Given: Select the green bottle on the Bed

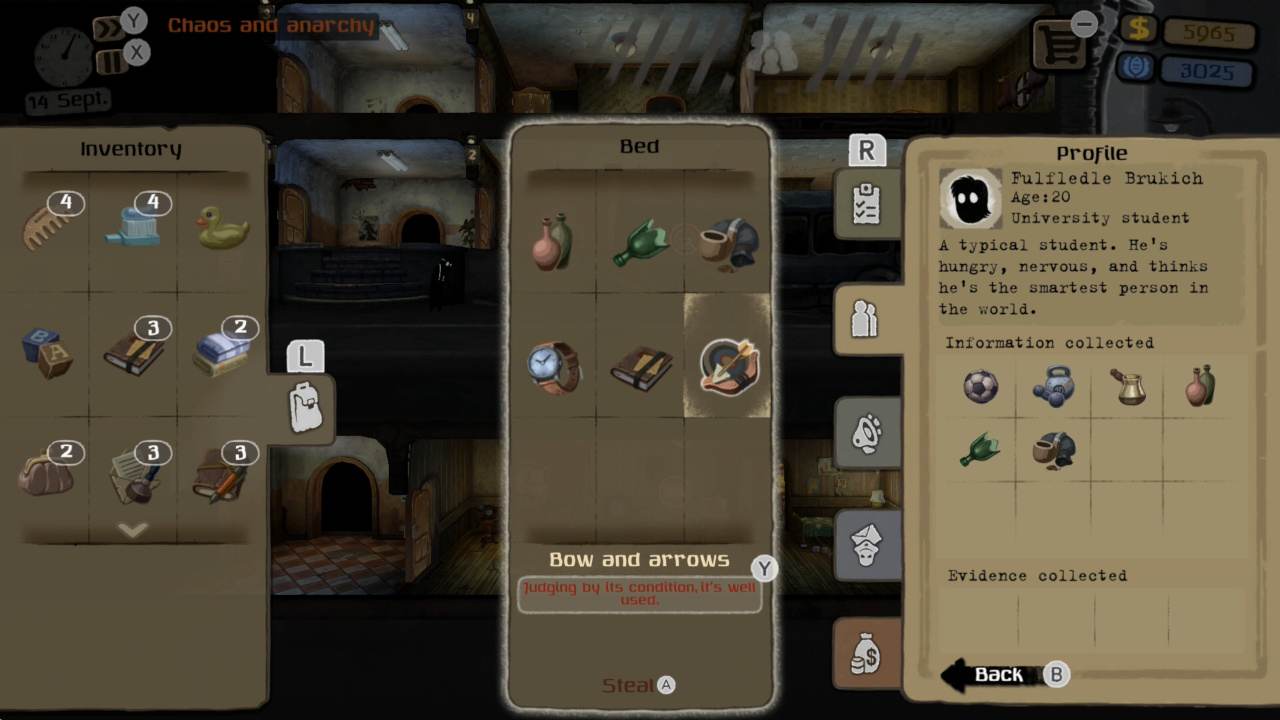Looking at the screenshot, I should point(641,238).
